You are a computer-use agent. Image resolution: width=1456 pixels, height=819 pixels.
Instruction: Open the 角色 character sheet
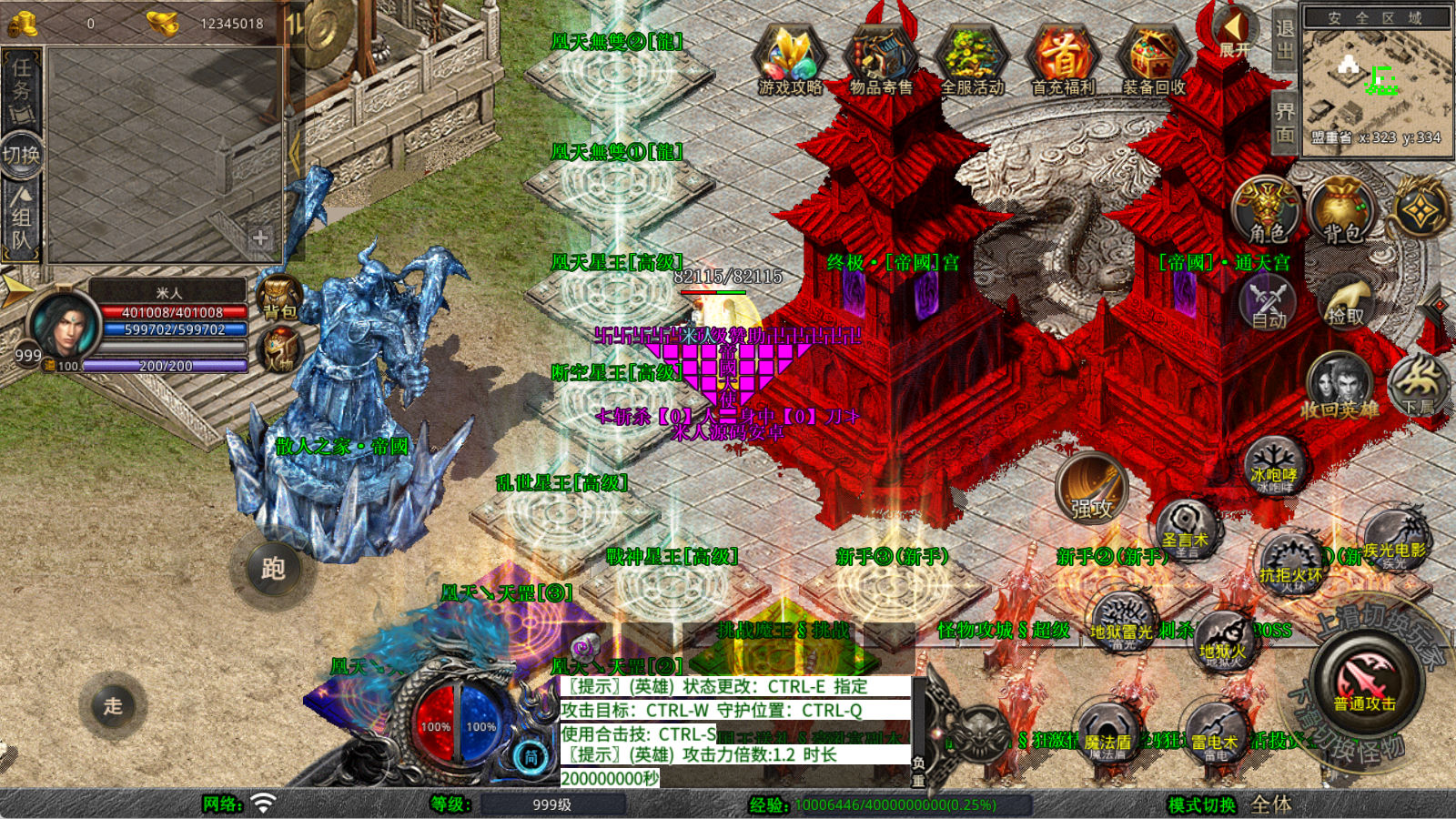[x=1266, y=211]
